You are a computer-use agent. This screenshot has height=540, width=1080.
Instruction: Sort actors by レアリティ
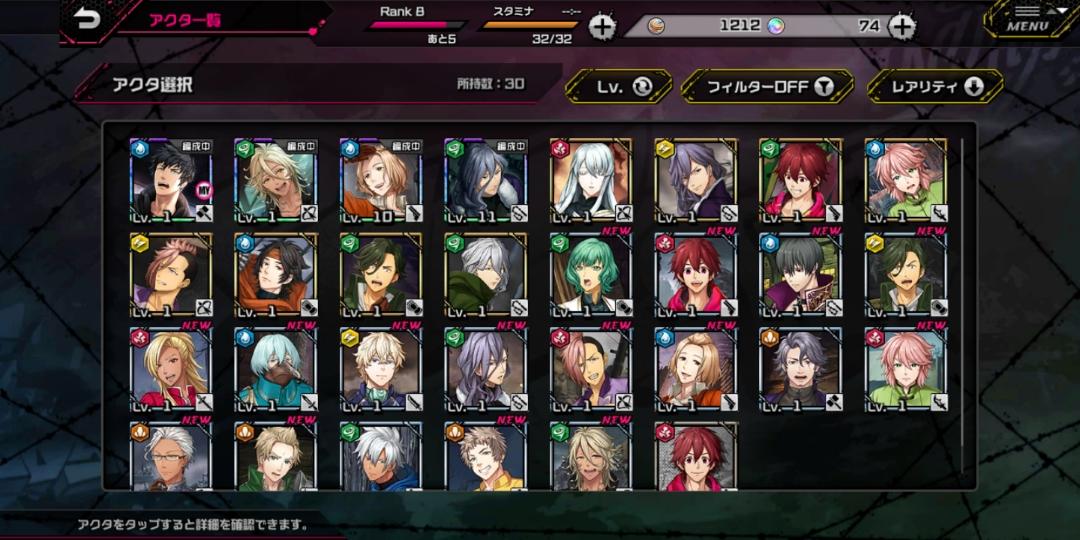pos(934,87)
